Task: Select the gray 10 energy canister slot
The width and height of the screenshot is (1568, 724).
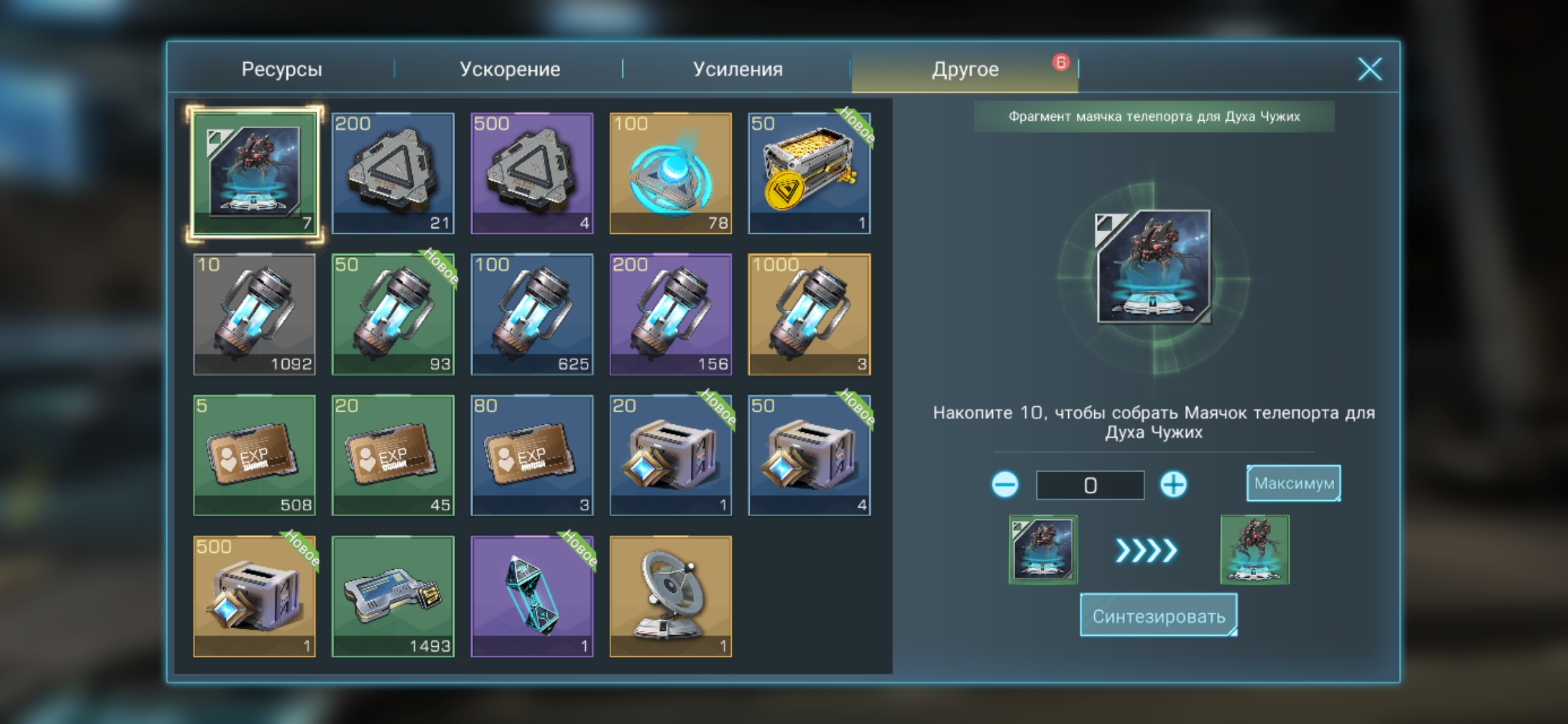Action: coord(255,314)
